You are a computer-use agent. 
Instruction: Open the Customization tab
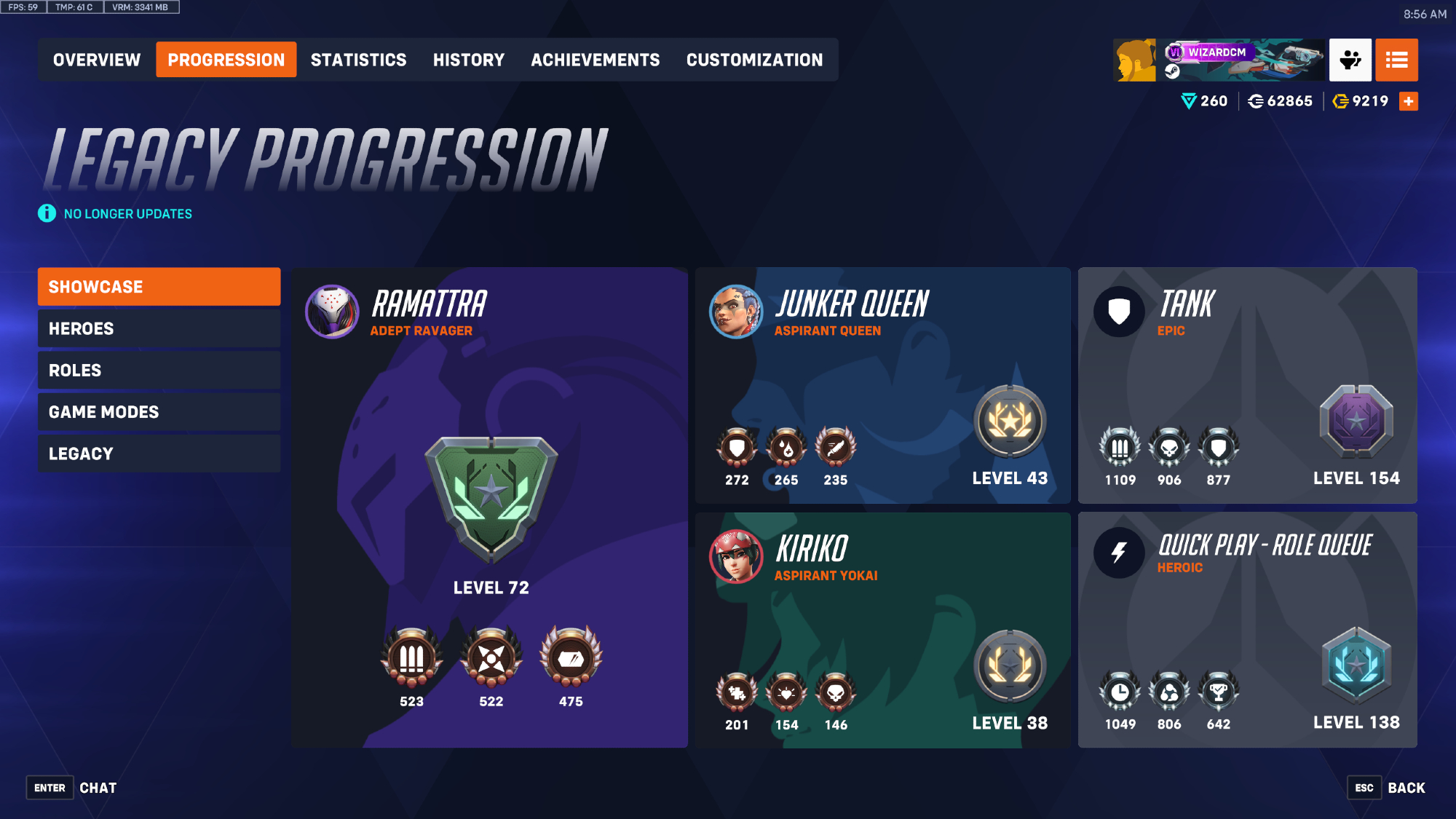[x=754, y=60]
